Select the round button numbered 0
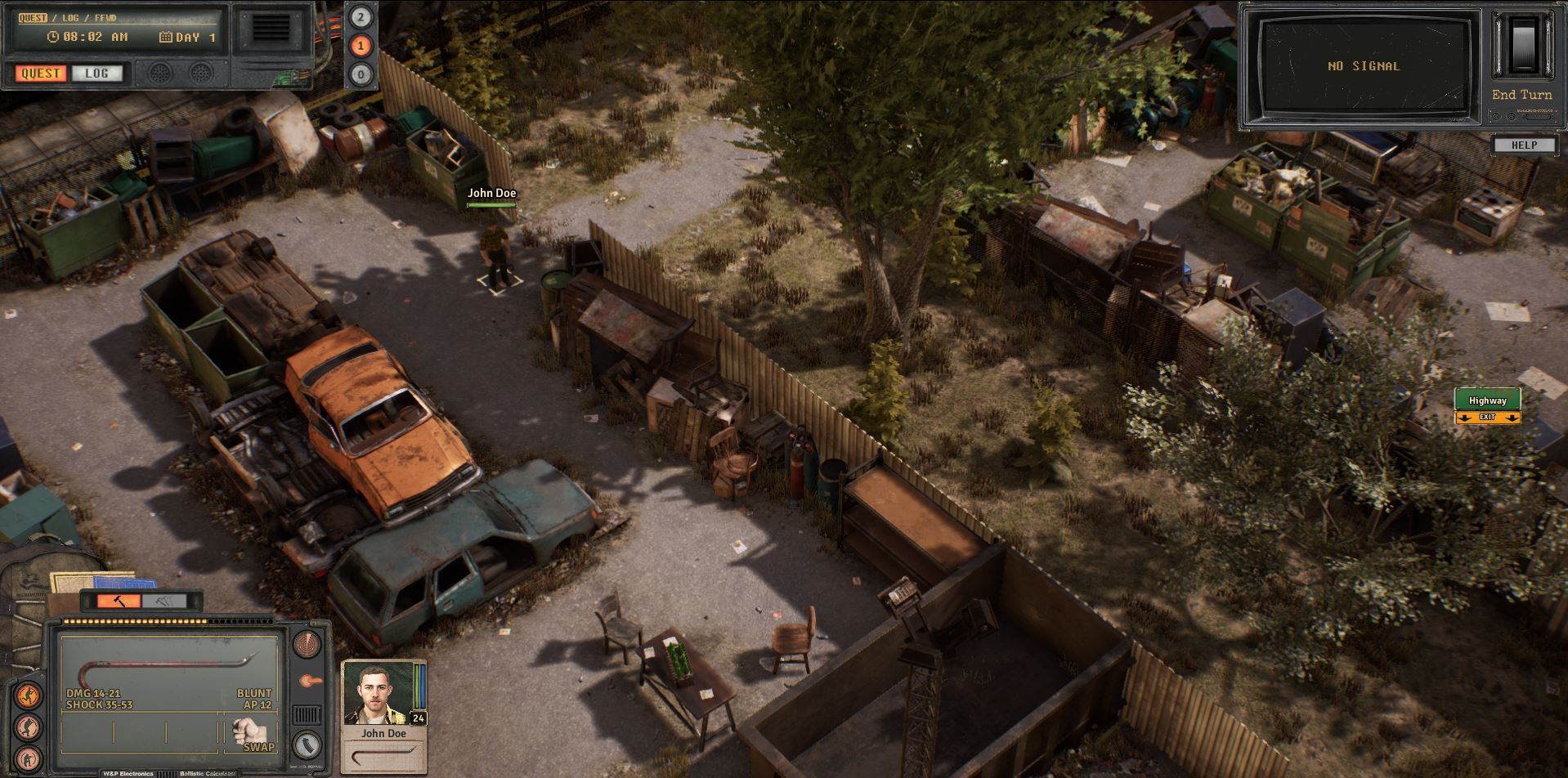Screen dimensions: 1568x778 (361, 75)
